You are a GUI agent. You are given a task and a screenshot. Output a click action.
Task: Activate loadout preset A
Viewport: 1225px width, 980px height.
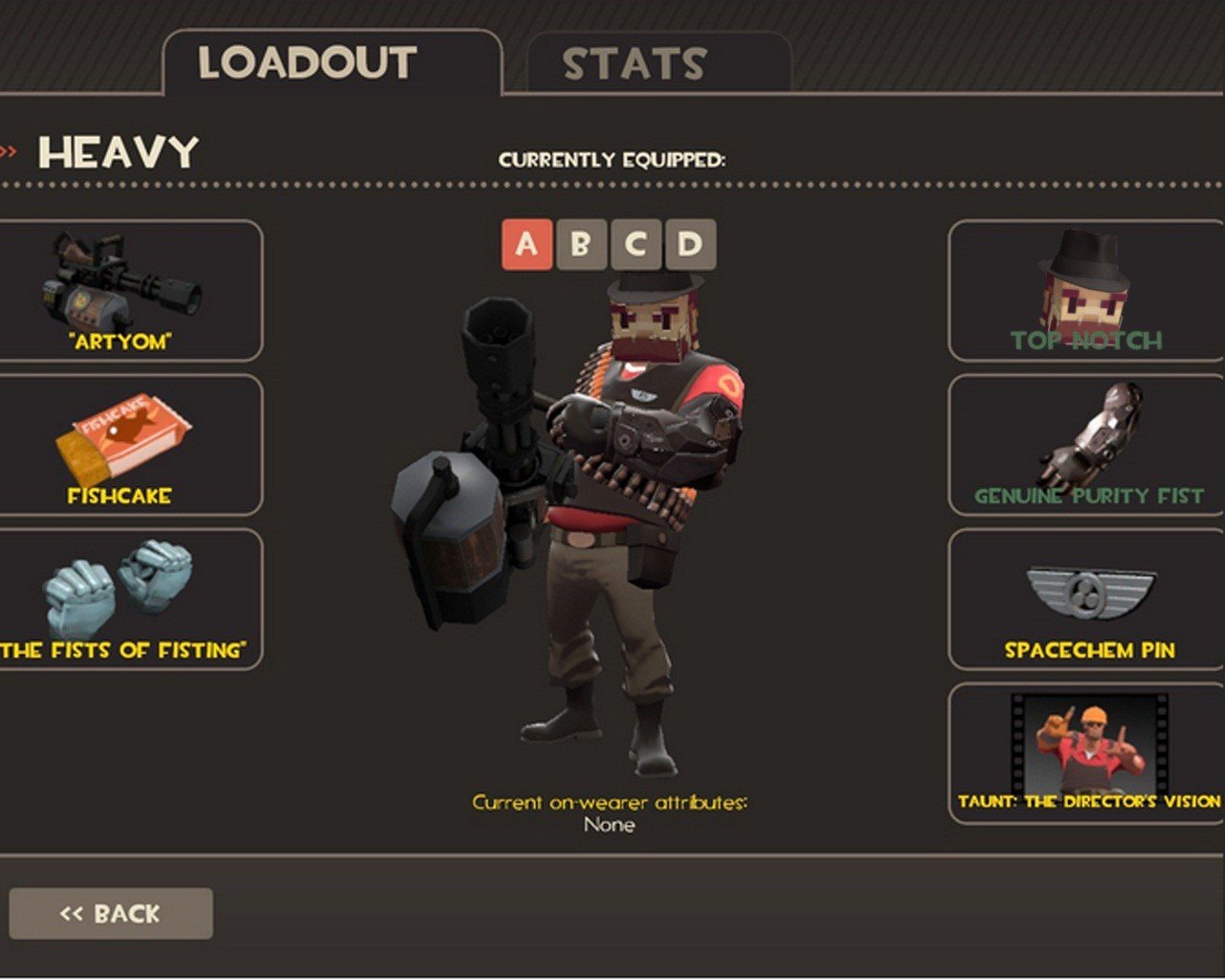[526, 245]
